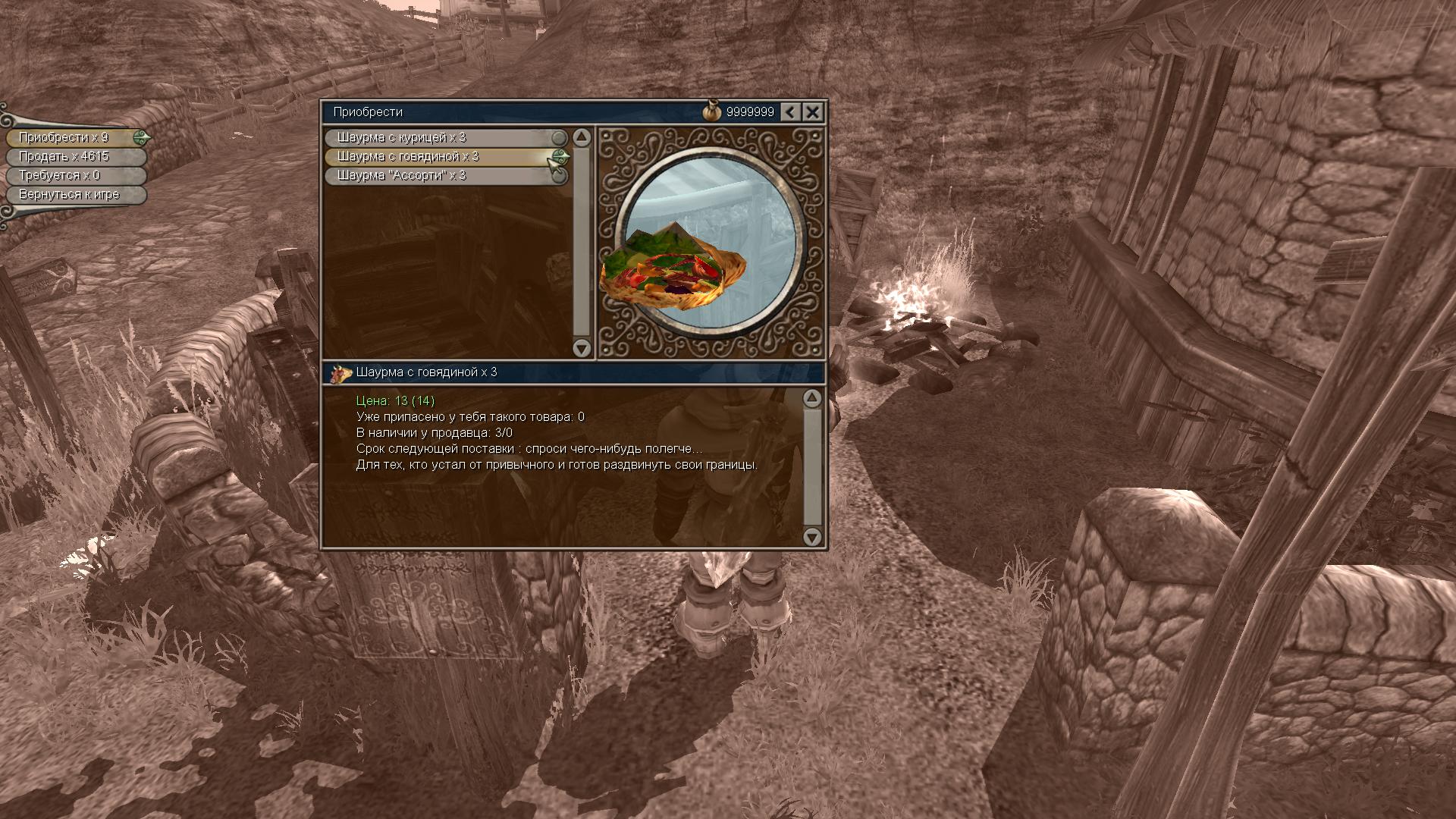This screenshot has height=819, width=1456.
Task: Click the item list scroll-down arrow
Action: (582, 348)
